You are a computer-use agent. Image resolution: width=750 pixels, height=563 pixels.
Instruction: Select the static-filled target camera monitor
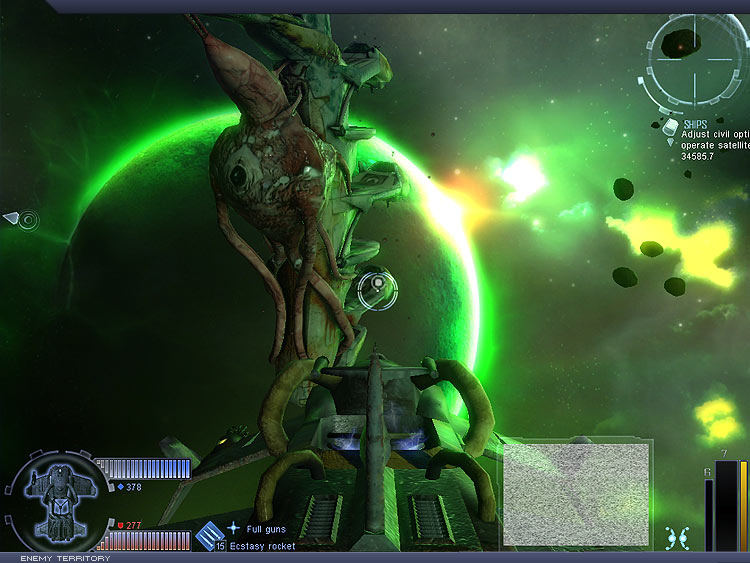(575, 495)
